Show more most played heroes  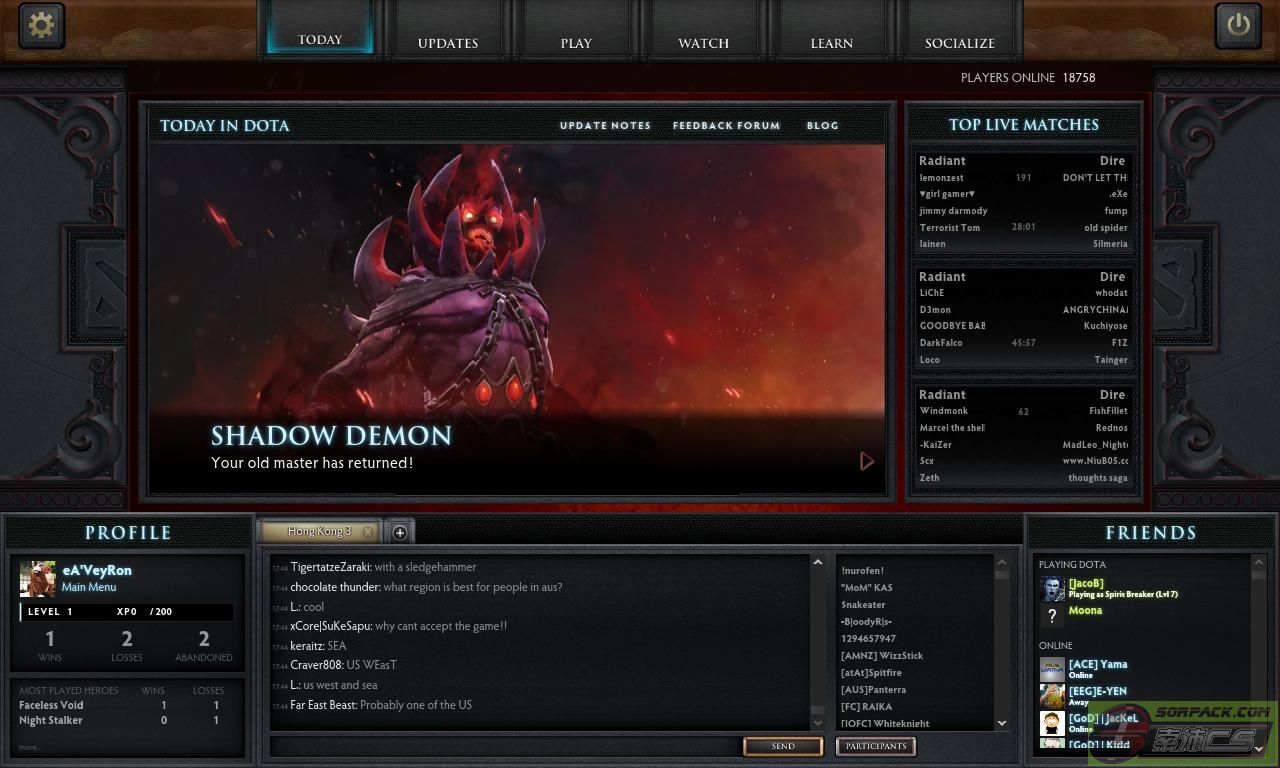30,747
